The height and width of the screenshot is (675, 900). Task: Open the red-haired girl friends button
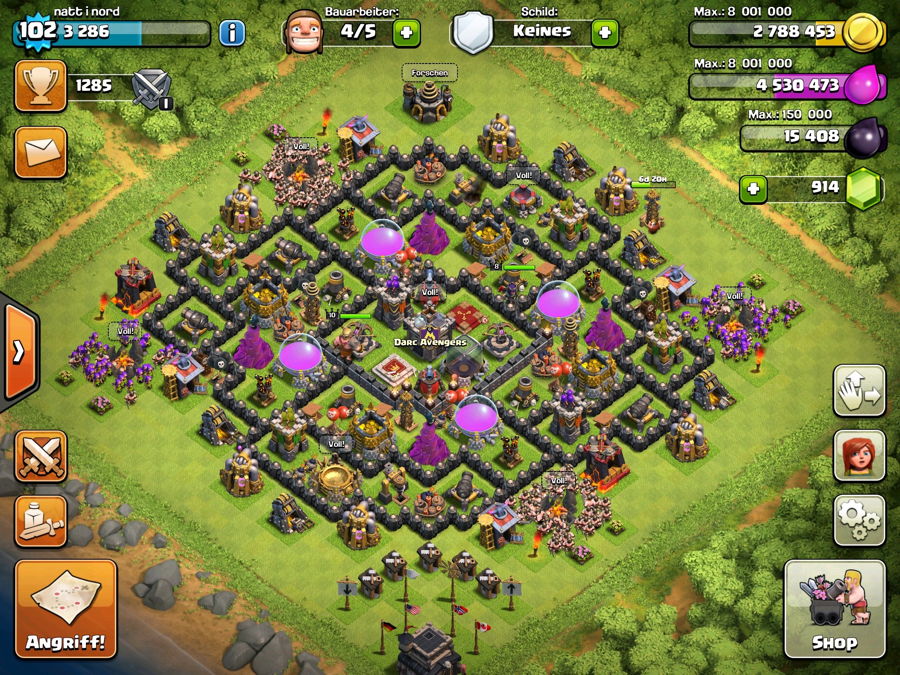tap(859, 455)
